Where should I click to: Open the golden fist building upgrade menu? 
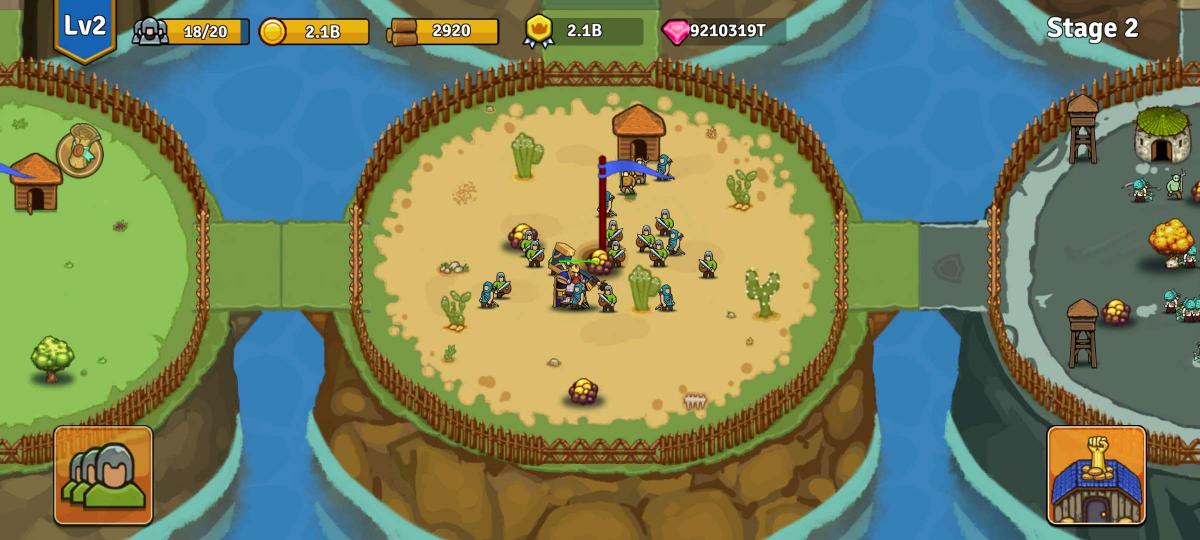click(1096, 475)
